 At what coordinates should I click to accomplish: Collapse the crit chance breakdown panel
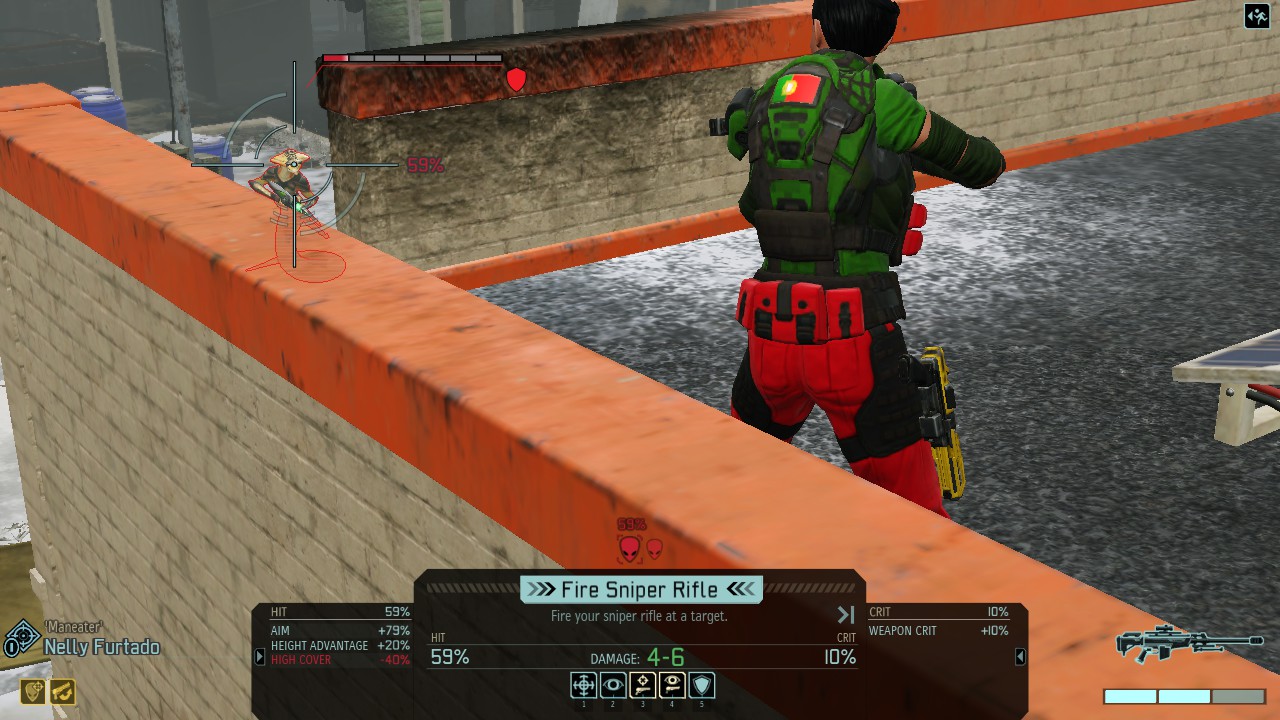[x=1020, y=657]
